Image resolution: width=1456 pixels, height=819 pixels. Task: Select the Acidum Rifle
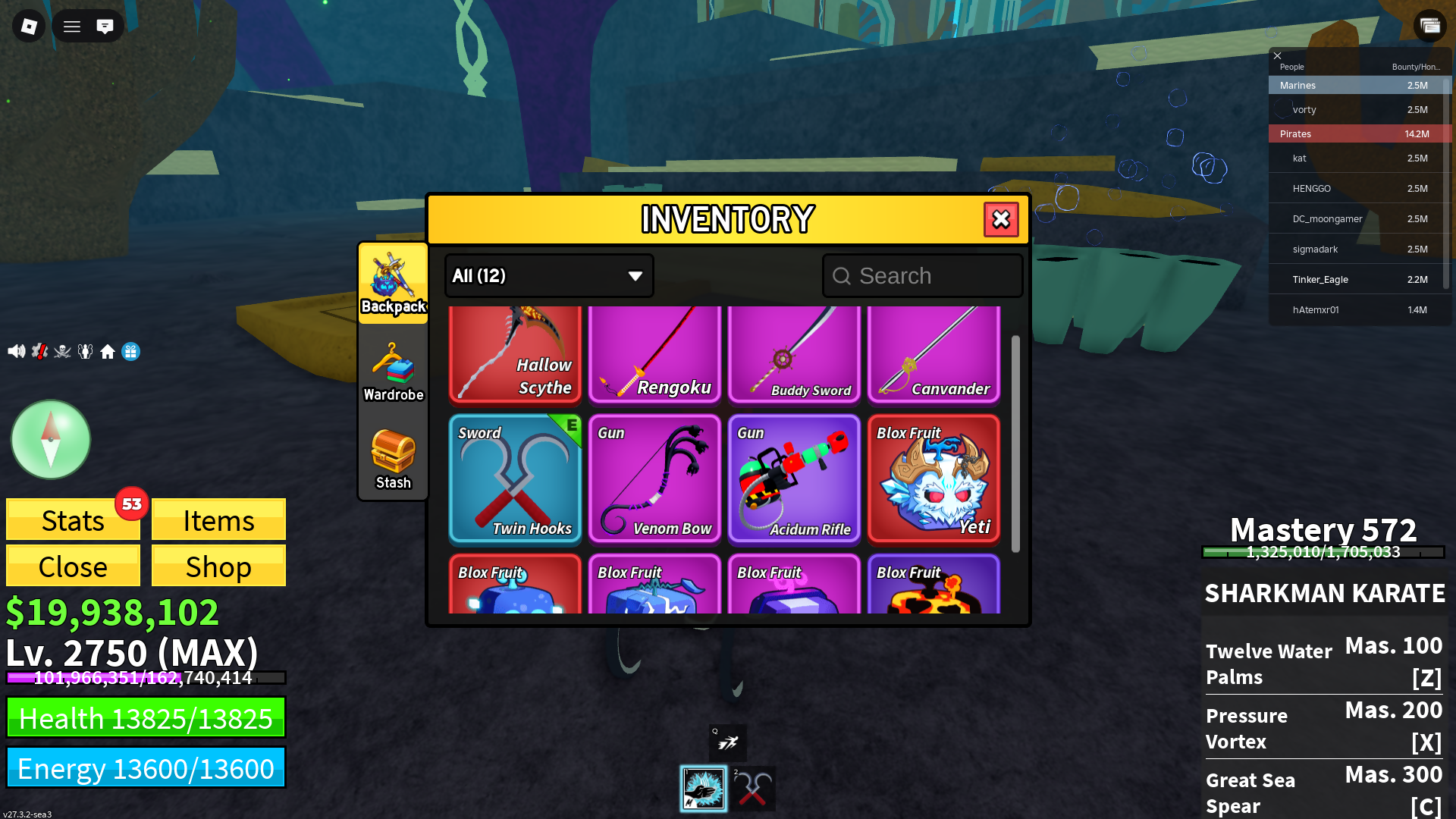794,479
